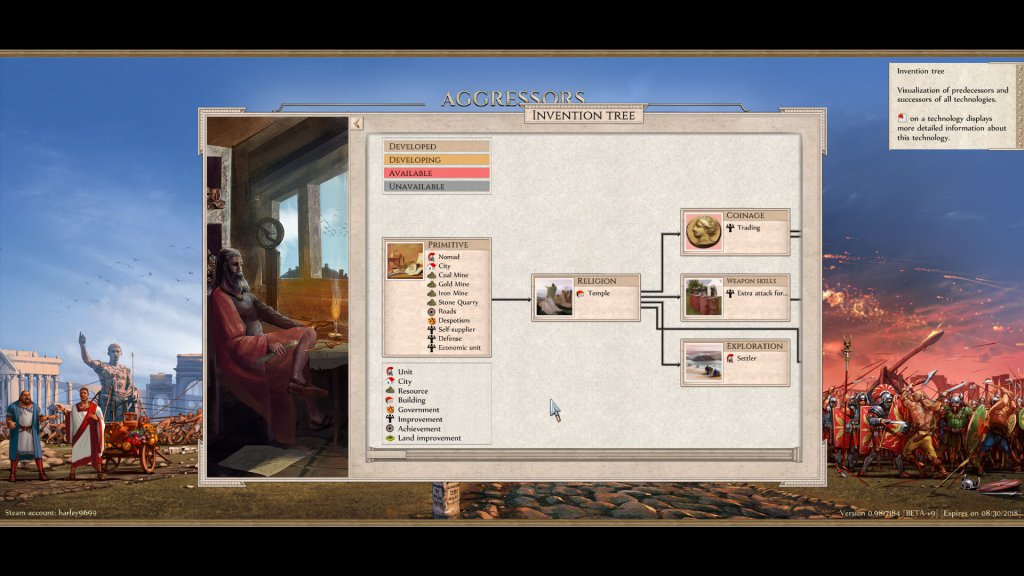The width and height of the screenshot is (1024, 576).
Task: Click the horizontal scrollbar of the invention tree
Action: (x=583, y=454)
